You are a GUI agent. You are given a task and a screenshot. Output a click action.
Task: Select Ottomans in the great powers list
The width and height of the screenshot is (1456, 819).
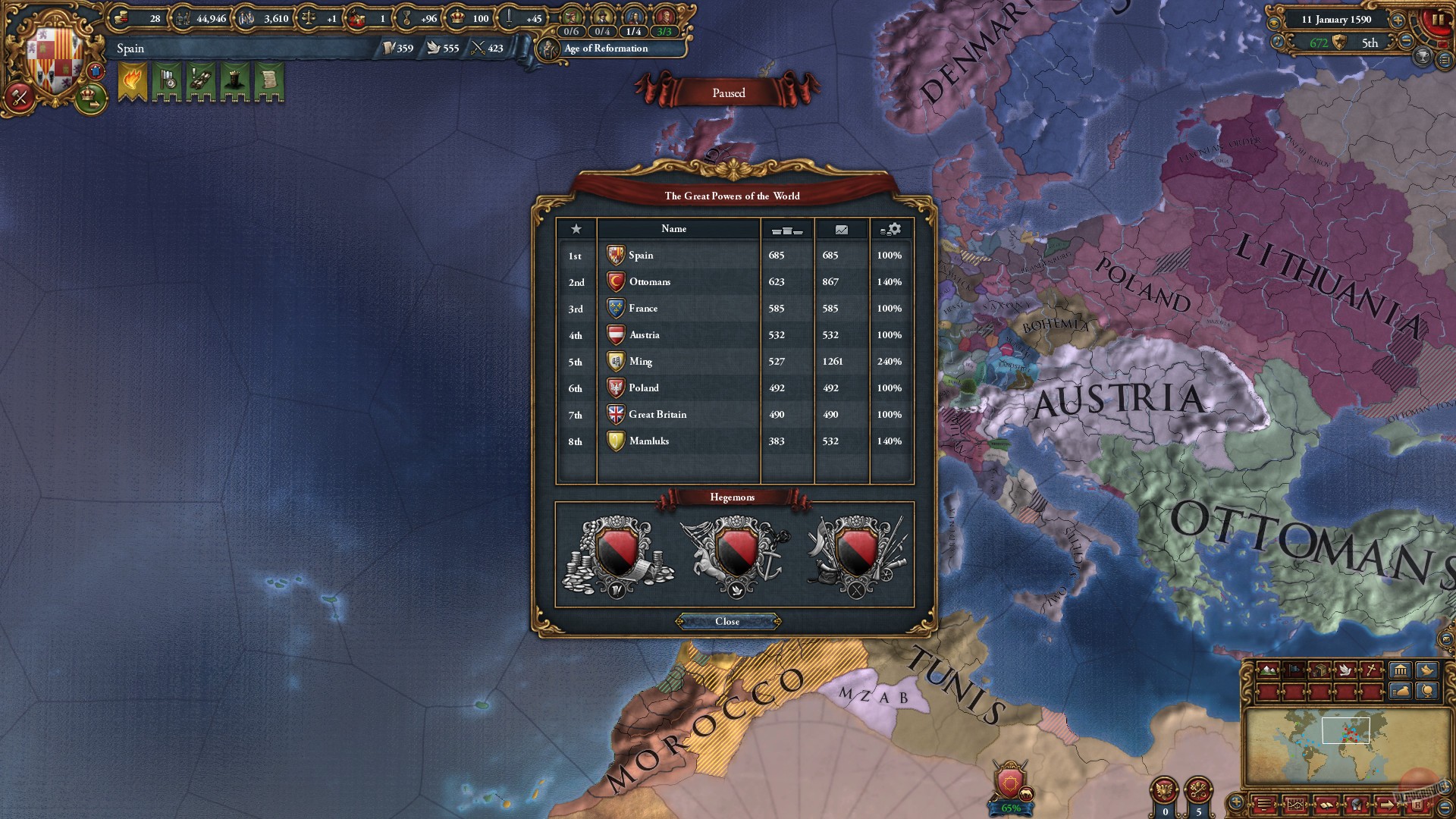650,281
